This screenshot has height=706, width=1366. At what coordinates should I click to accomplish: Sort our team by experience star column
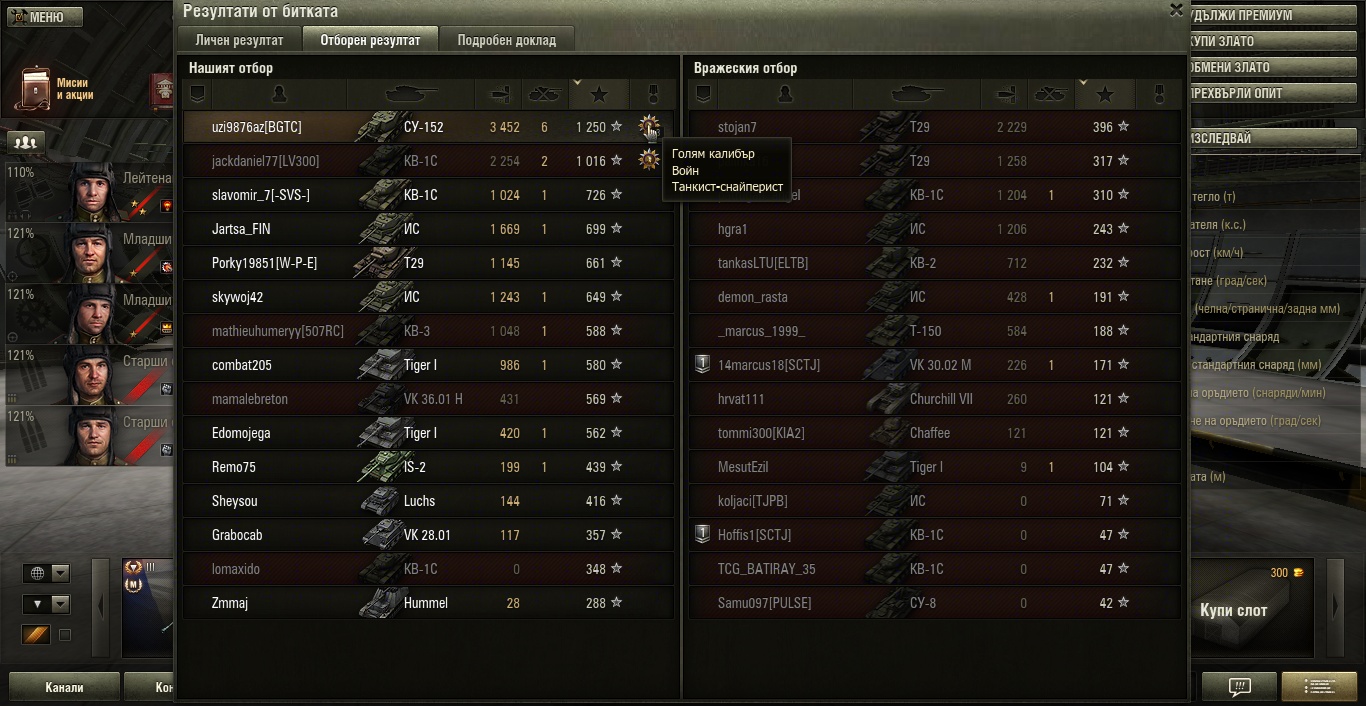pyautogui.click(x=599, y=94)
